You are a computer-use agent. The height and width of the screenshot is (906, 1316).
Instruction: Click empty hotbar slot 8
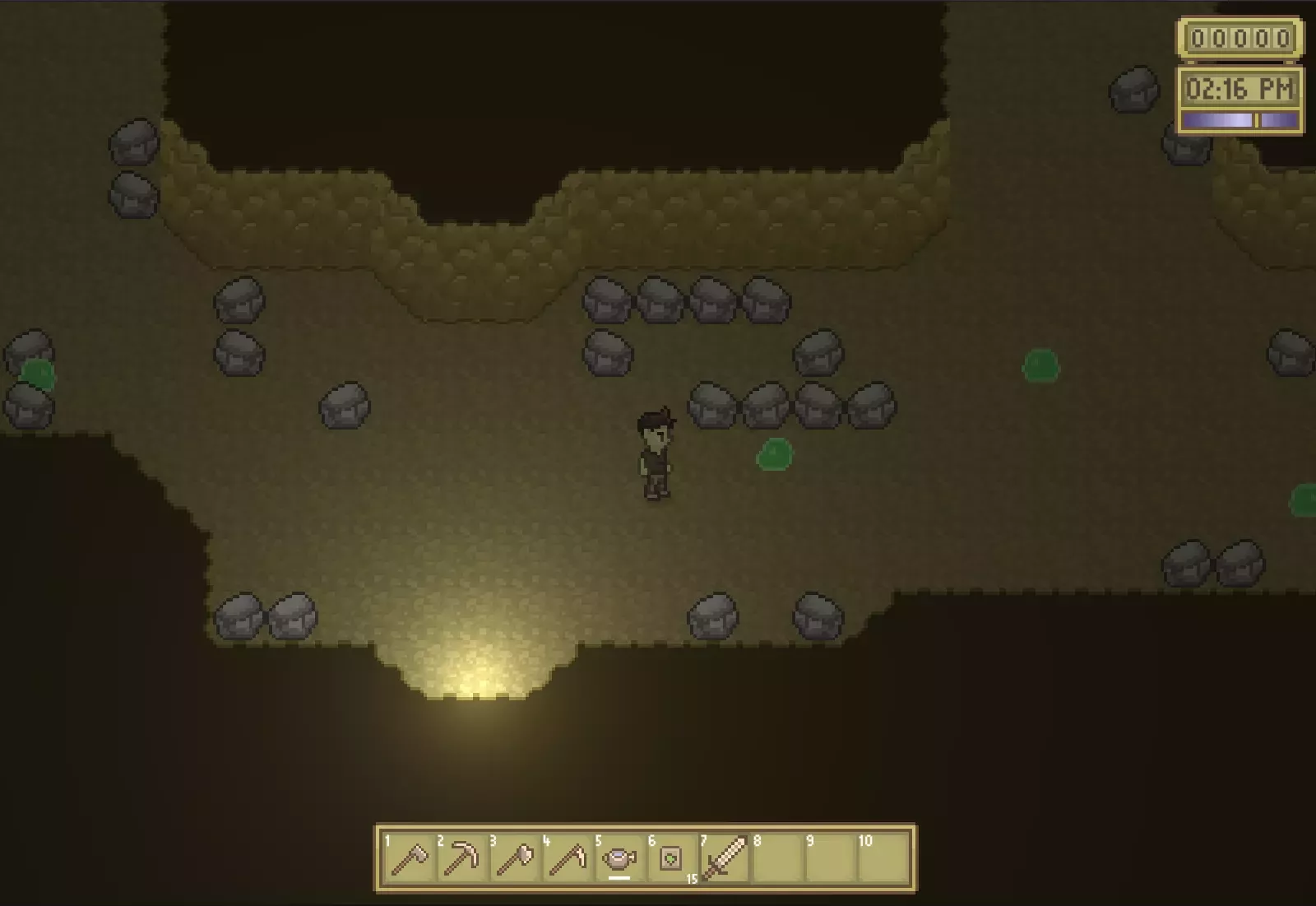point(776,859)
